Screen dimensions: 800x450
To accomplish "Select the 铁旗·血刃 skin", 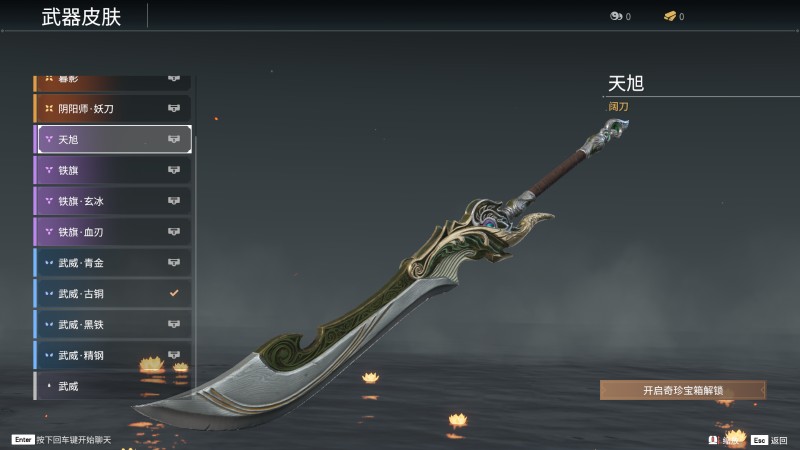I will click(112, 232).
